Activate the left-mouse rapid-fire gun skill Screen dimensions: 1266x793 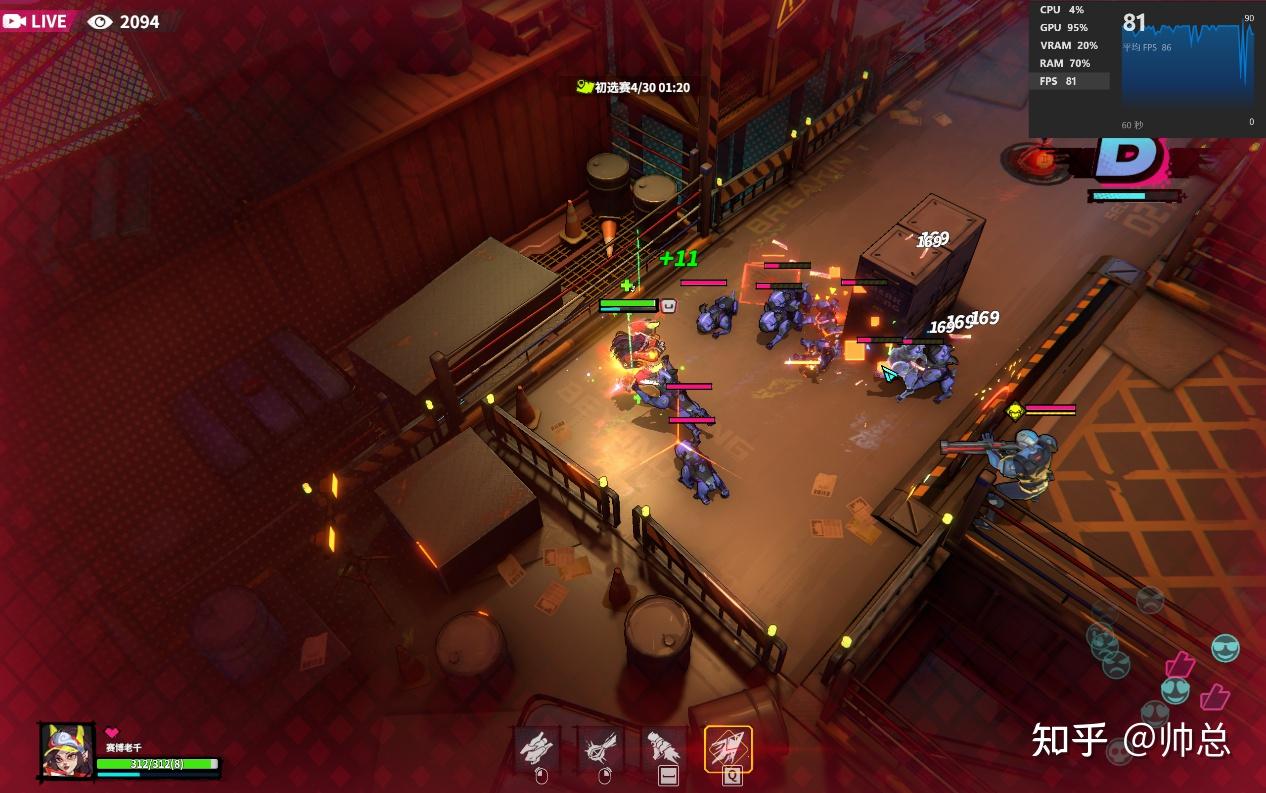click(x=537, y=747)
